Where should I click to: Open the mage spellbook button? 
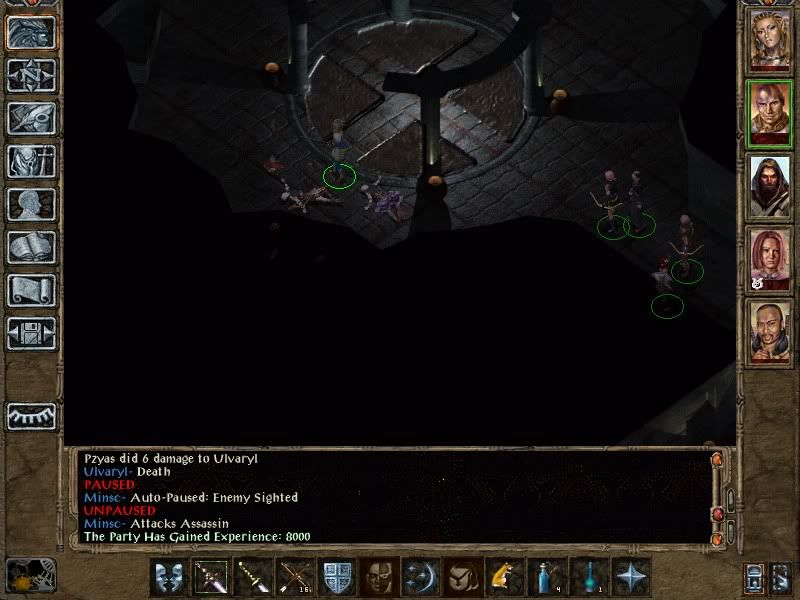click(29, 247)
